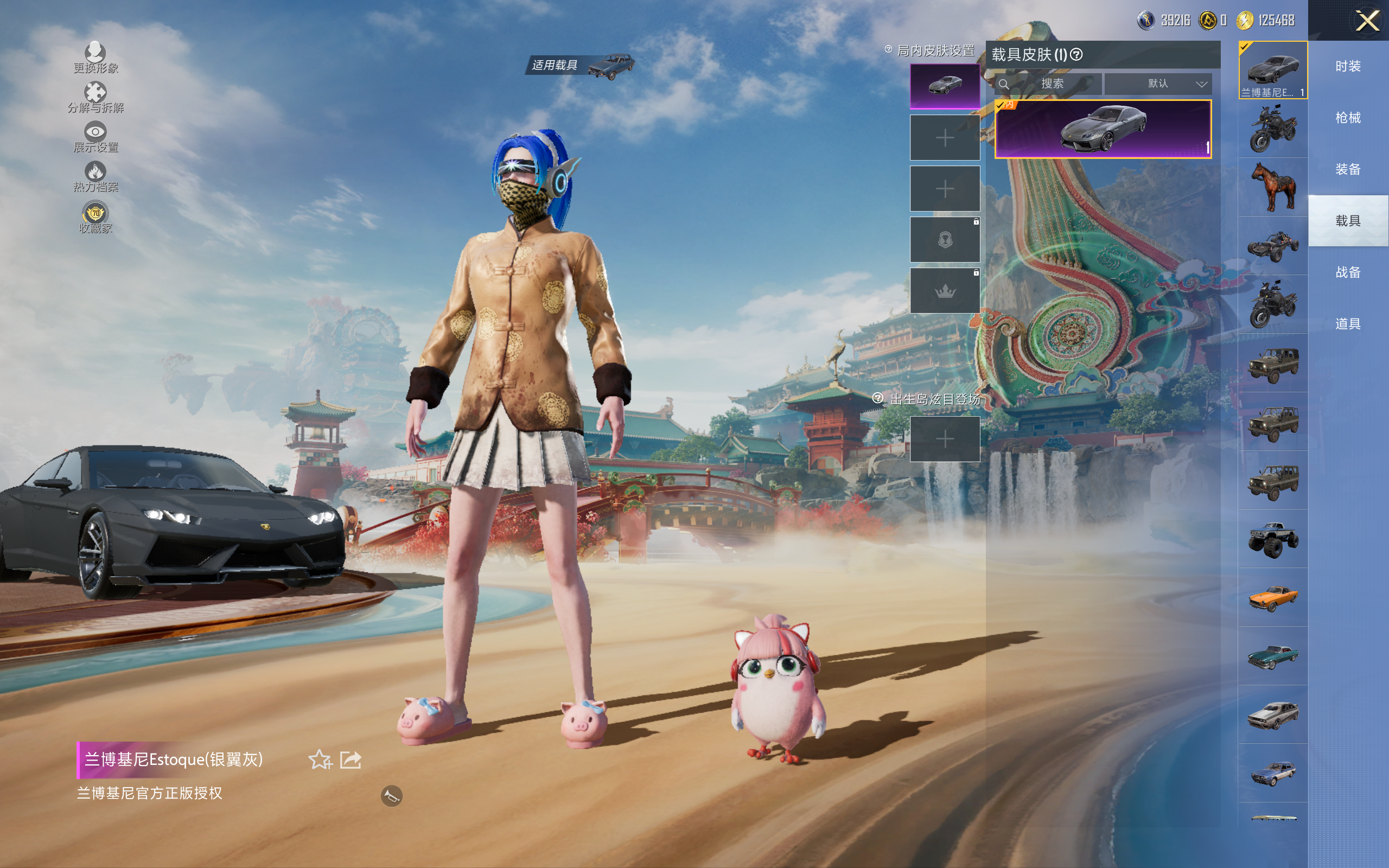Open the 默认 sort dropdown
Screen dimensions: 1389x868
tap(1158, 84)
